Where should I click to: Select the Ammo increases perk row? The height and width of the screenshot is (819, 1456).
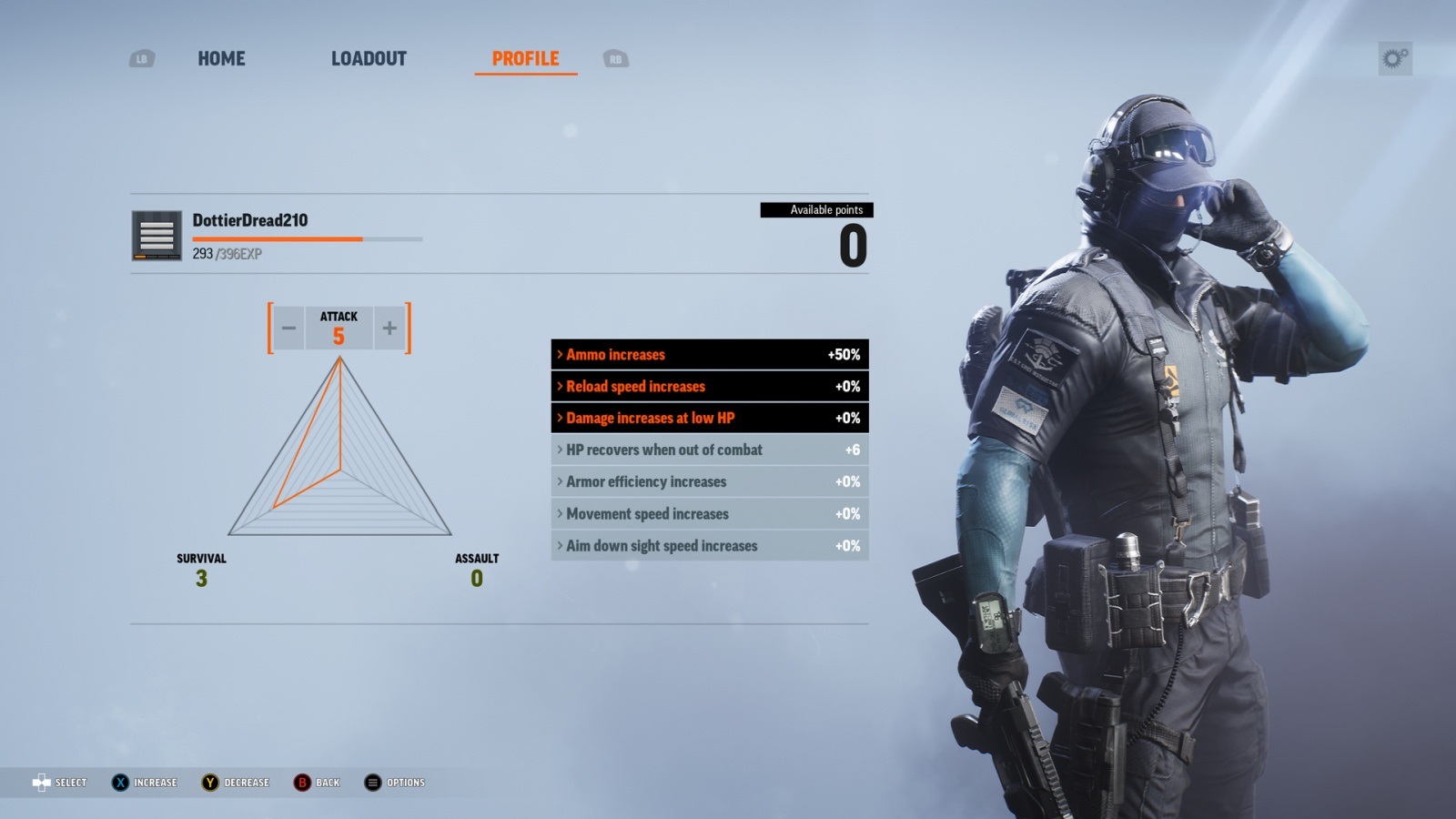click(x=709, y=355)
